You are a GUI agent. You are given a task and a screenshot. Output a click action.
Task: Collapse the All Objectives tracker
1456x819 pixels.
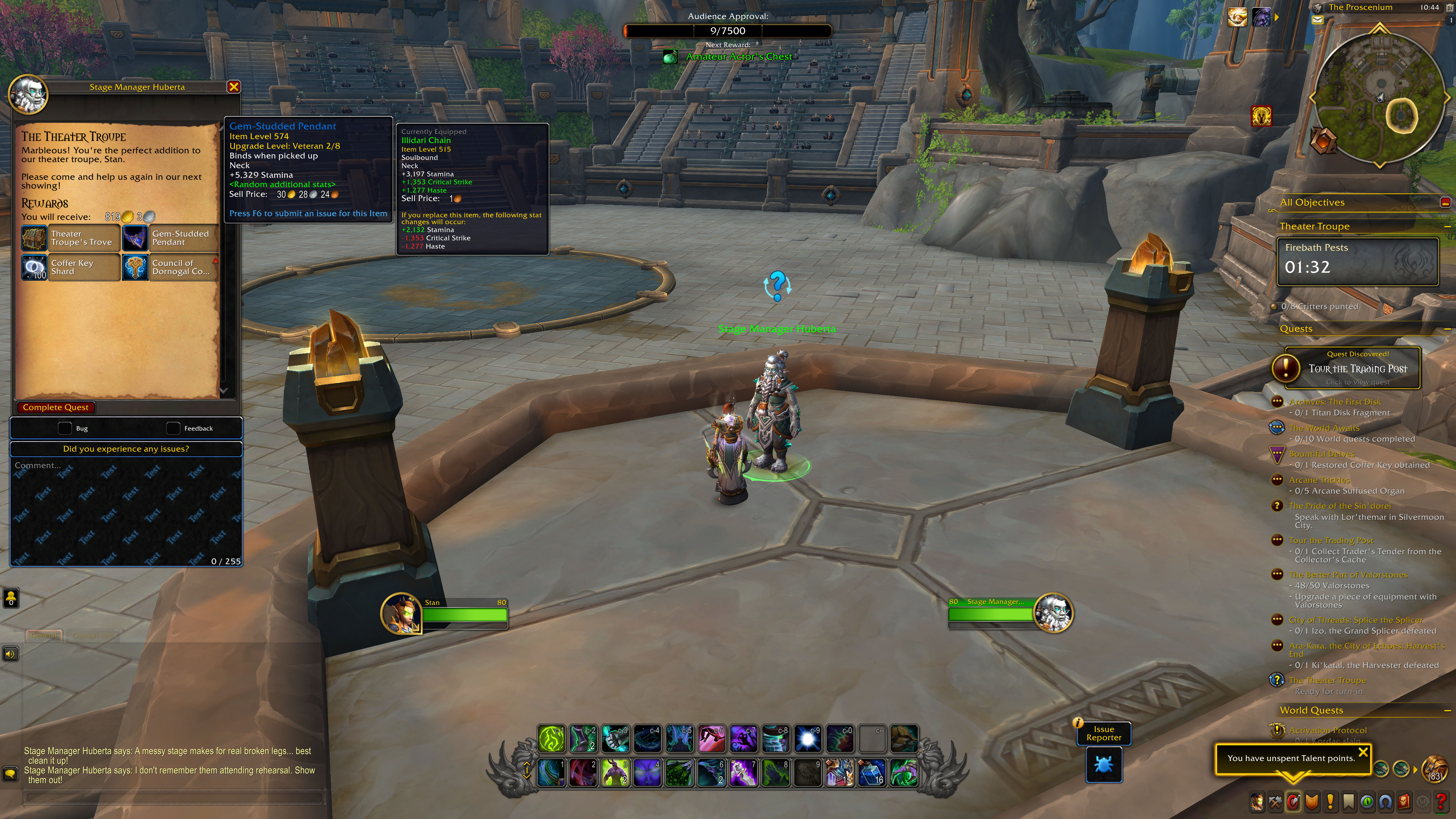1445,202
